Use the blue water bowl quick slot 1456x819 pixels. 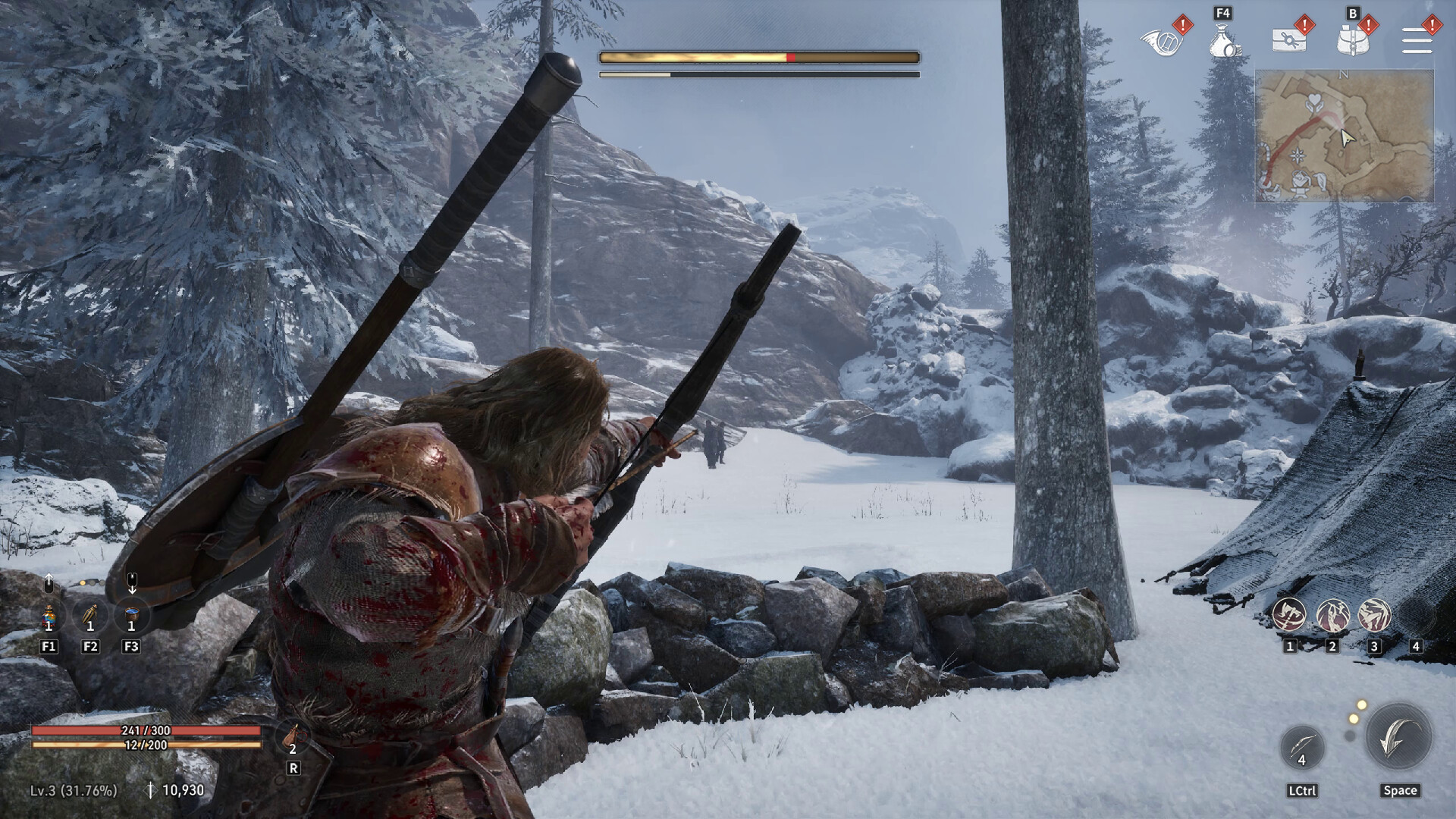click(x=131, y=617)
